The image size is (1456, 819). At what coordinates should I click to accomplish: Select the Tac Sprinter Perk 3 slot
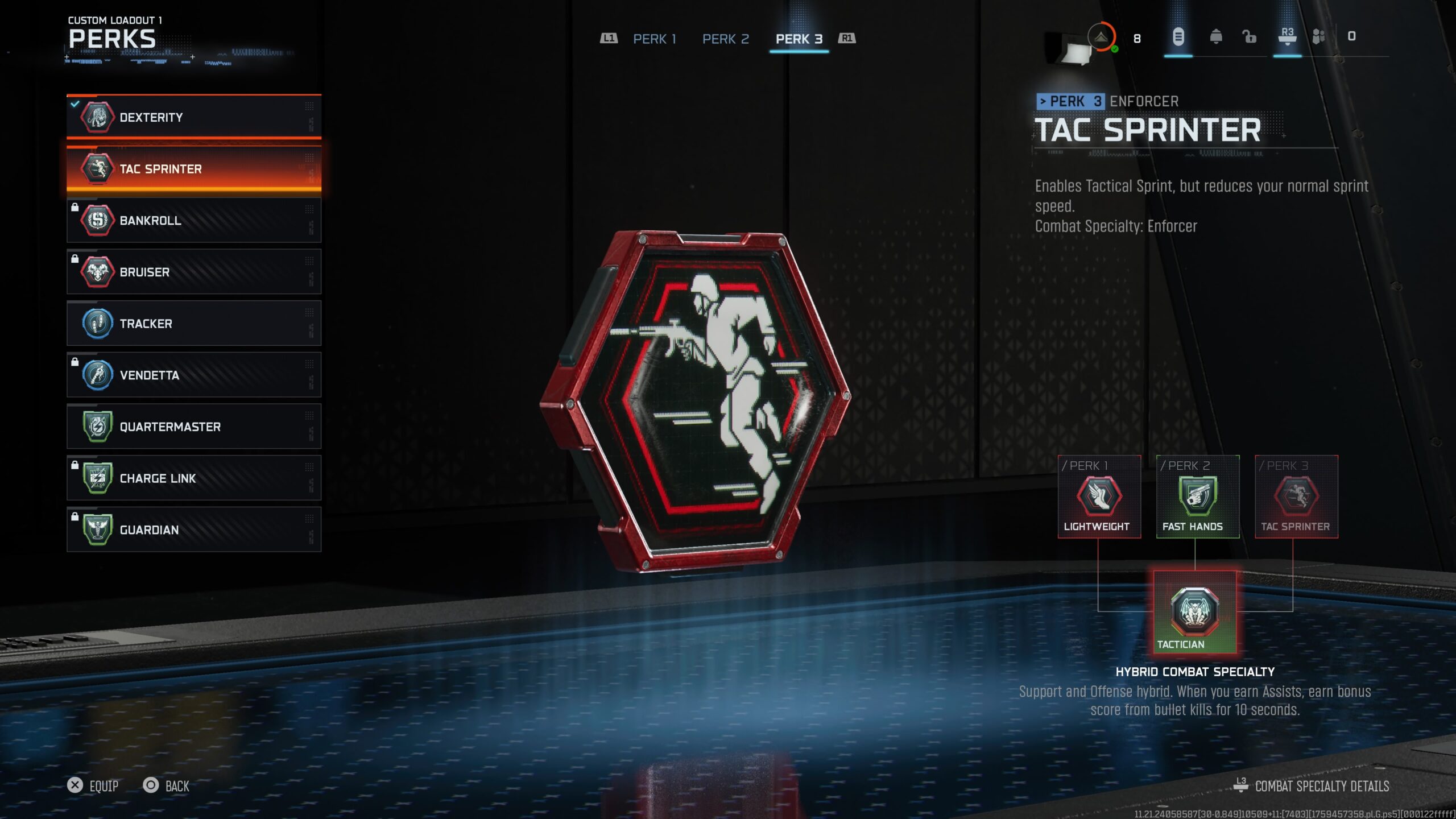pyautogui.click(x=1296, y=497)
